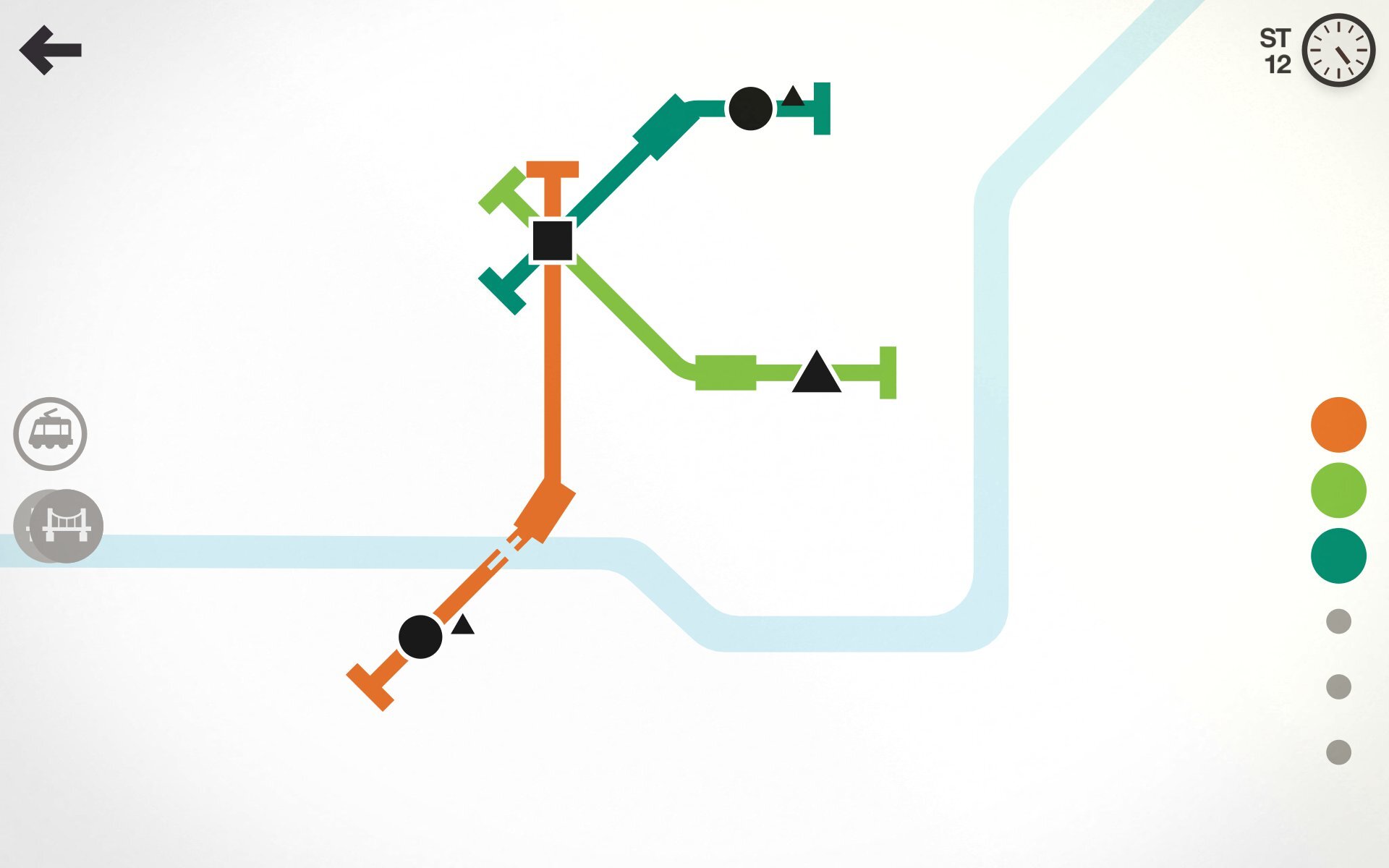The image size is (1389, 868).
Task: Pause the game using the clock icon
Action: coord(1340,50)
